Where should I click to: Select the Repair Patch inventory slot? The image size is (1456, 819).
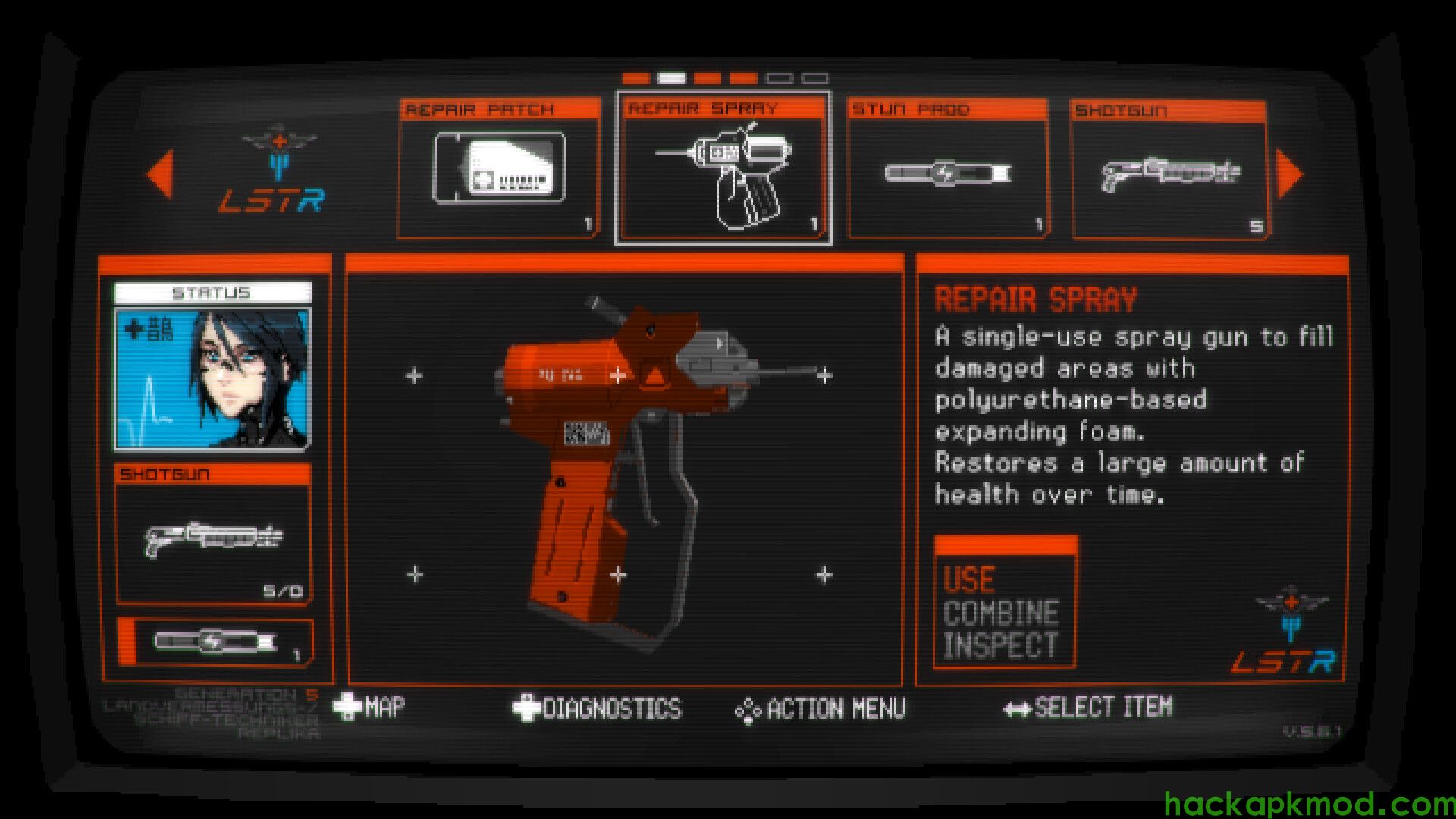498,170
